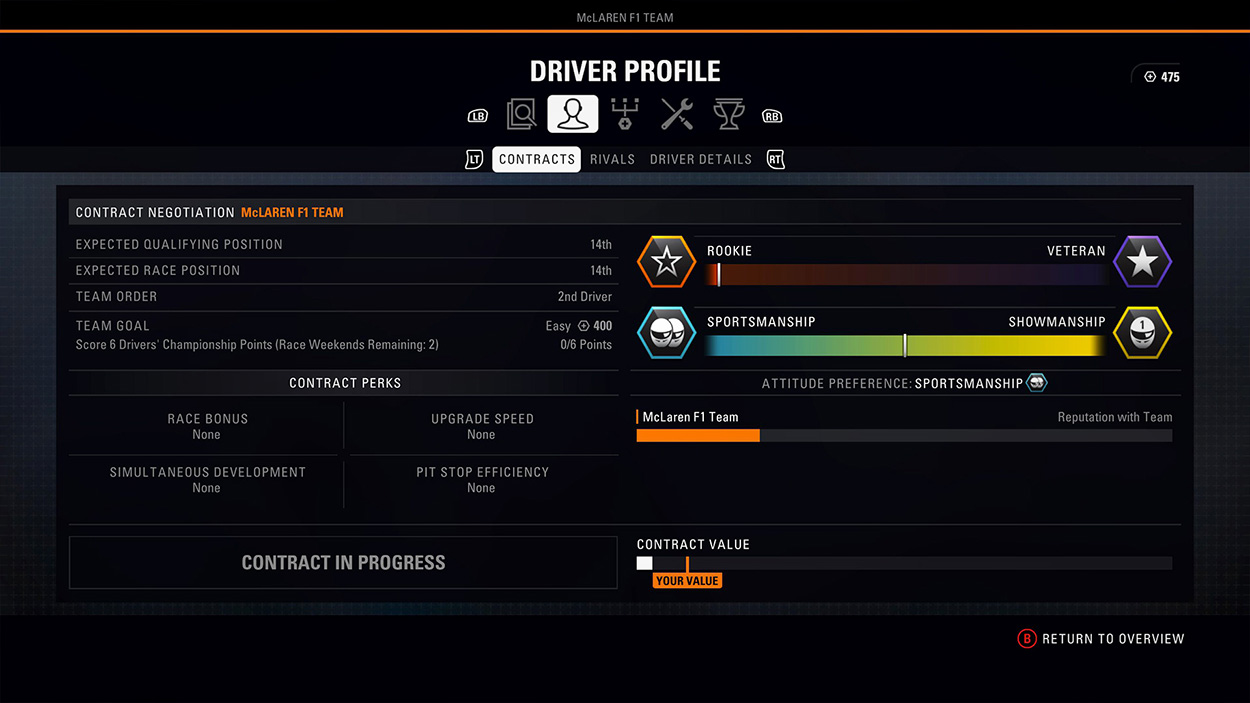Open the Driver Details tab
The width and height of the screenshot is (1250, 703).
pyautogui.click(x=700, y=159)
